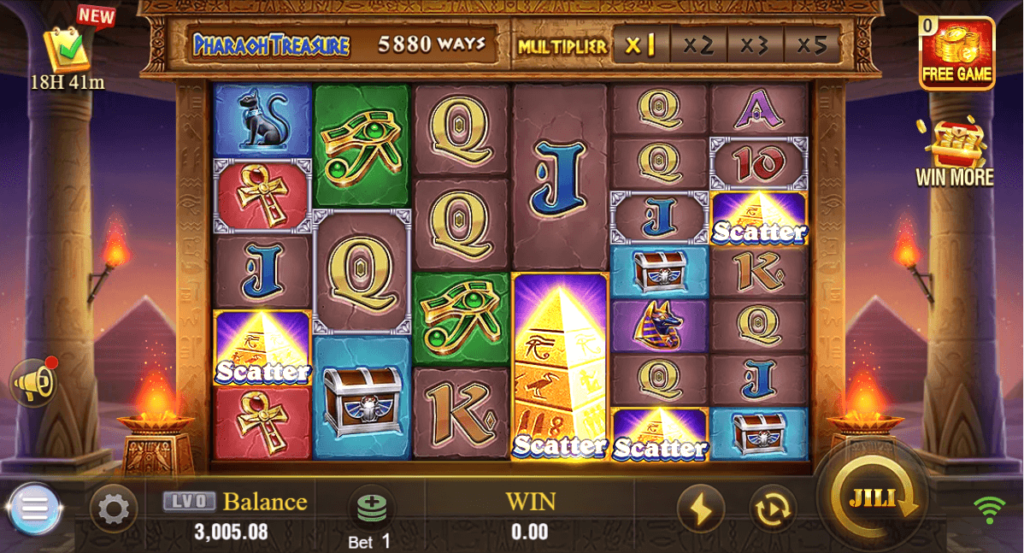Open the Free Game bonus icon
This screenshot has width=1024, height=553.
point(957,52)
